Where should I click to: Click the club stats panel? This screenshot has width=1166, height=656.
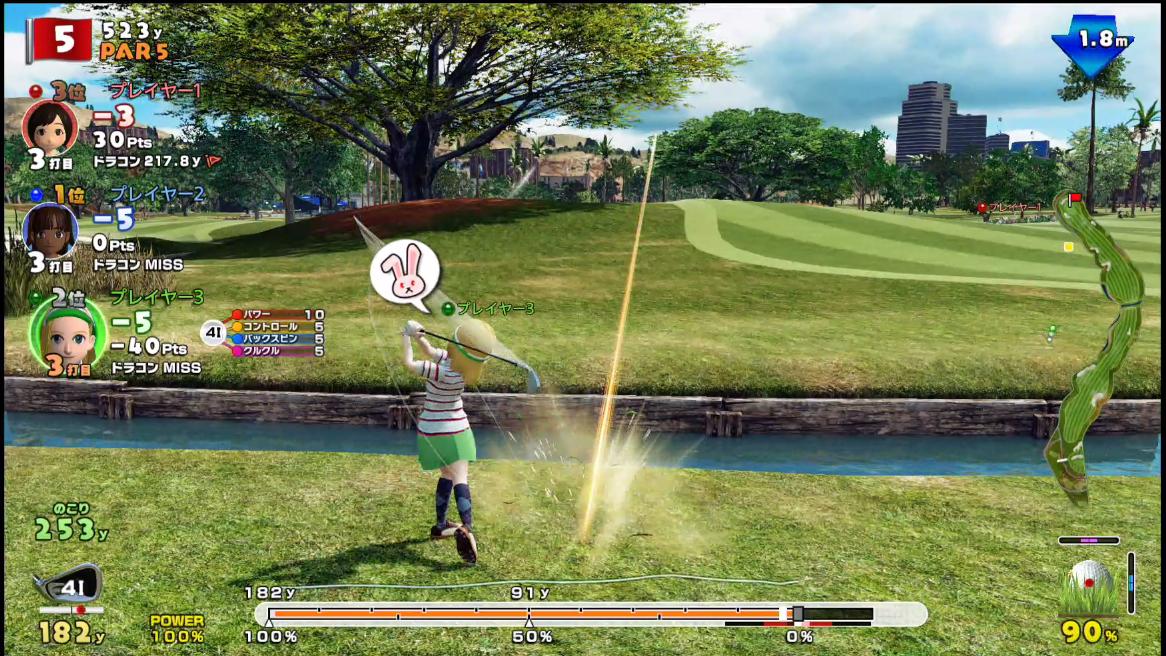(275, 333)
